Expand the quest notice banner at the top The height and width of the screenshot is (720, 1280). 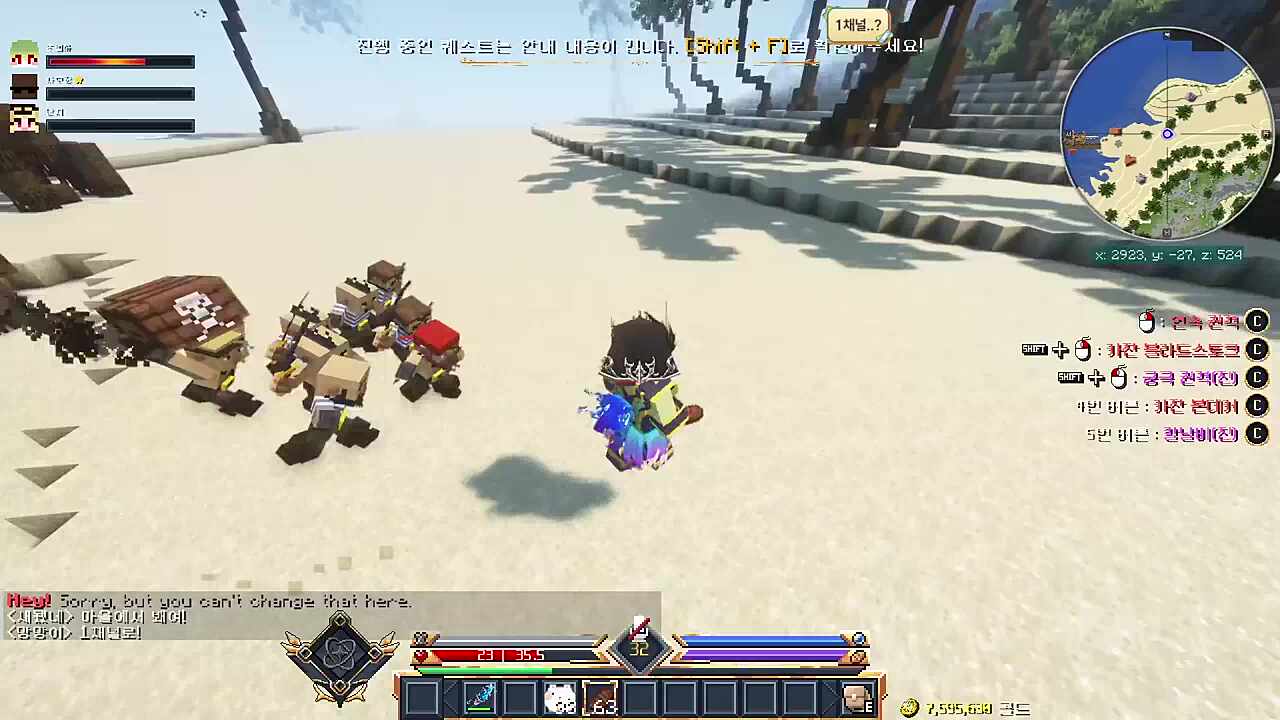640,46
